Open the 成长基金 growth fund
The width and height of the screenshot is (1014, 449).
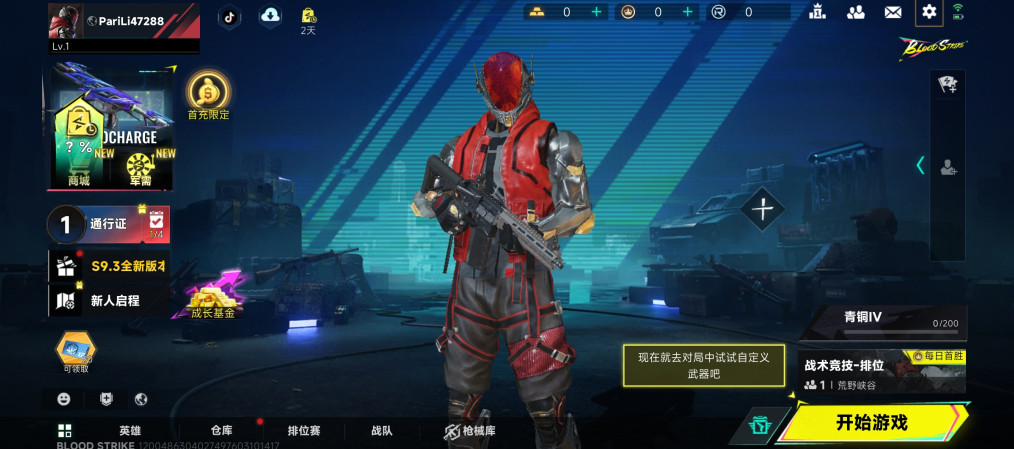[x=212, y=298]
